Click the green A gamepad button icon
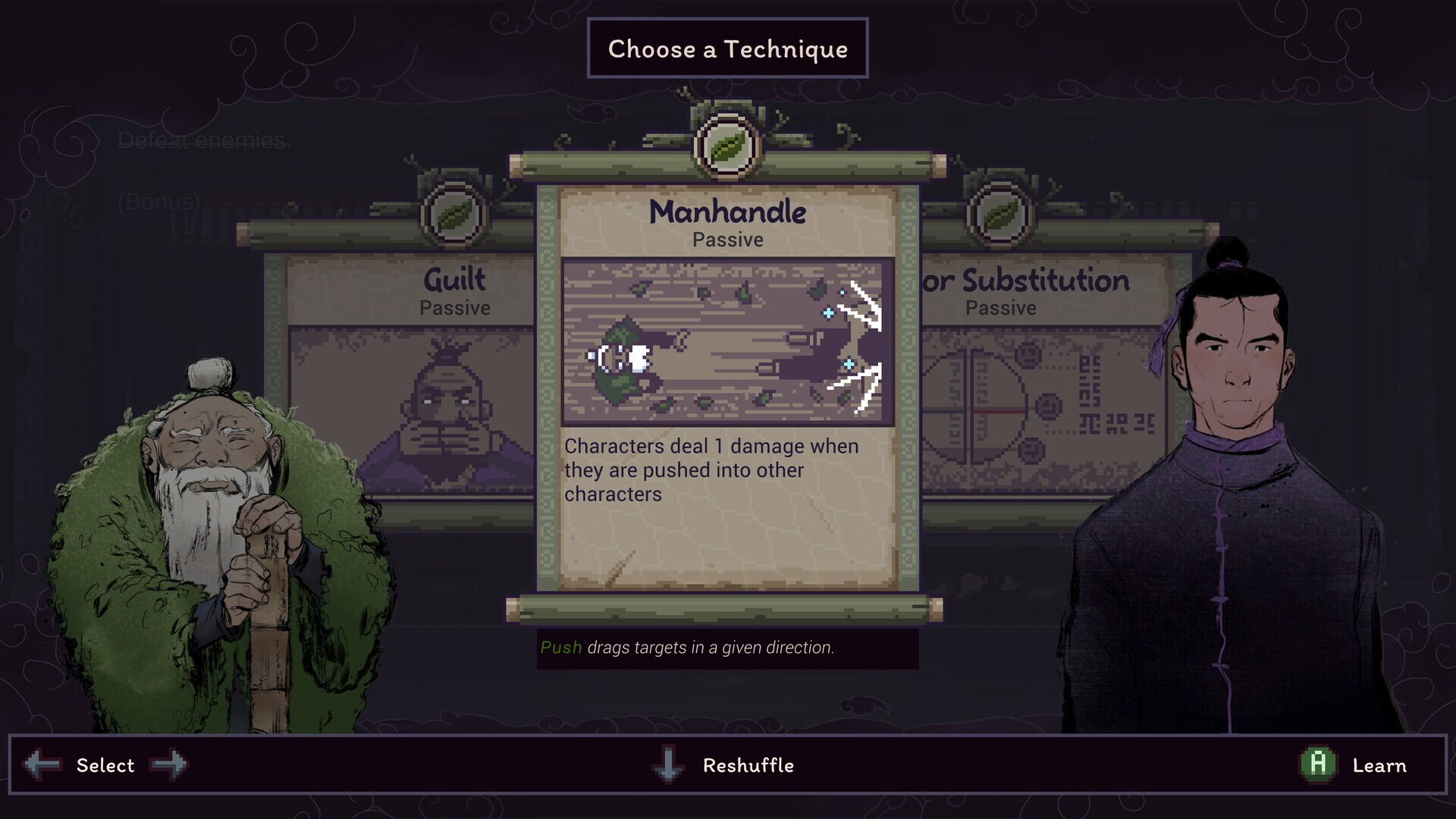 click(1319, 765)
